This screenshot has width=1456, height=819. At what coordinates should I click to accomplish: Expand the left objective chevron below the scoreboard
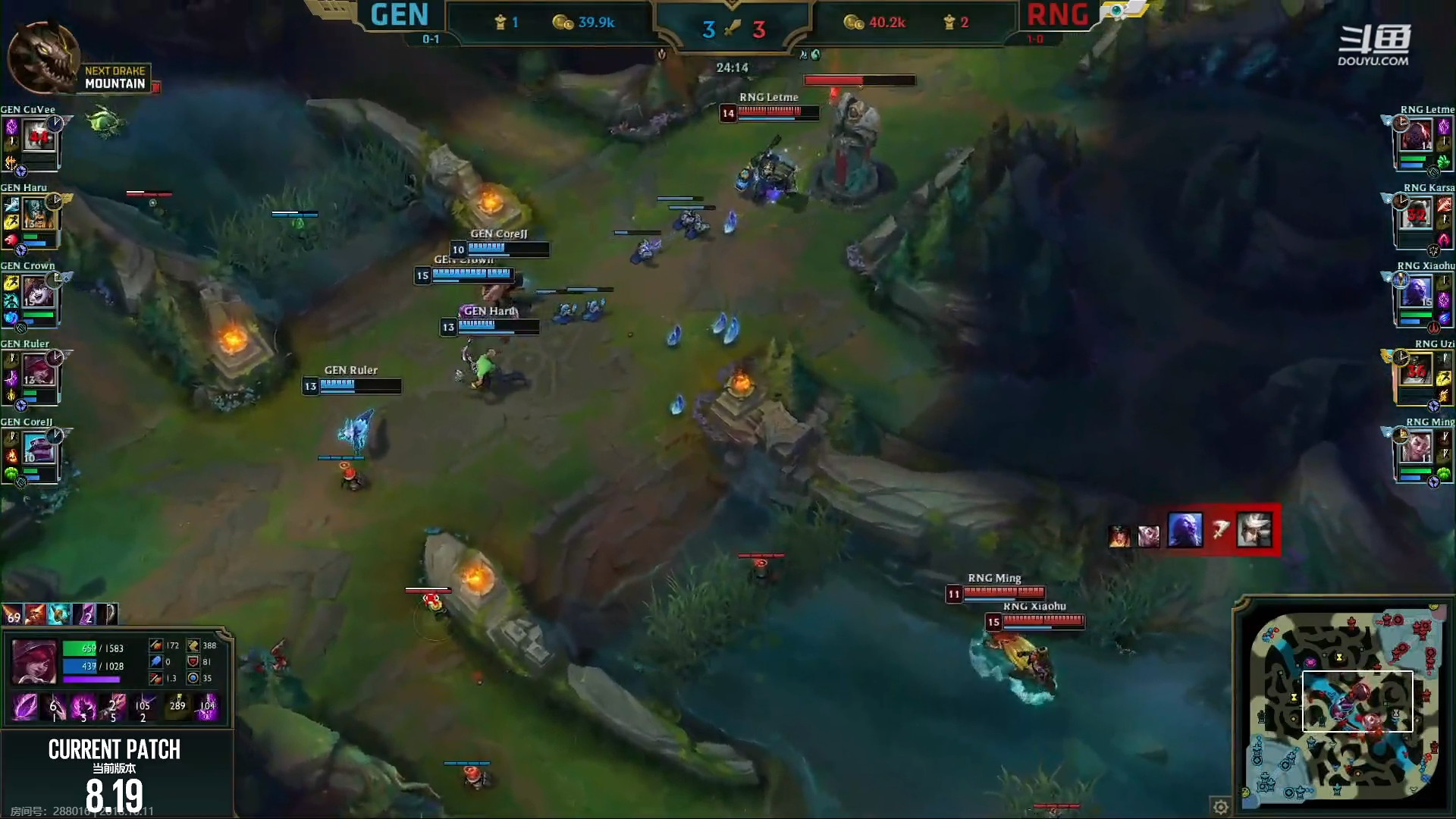coord(664,55)
